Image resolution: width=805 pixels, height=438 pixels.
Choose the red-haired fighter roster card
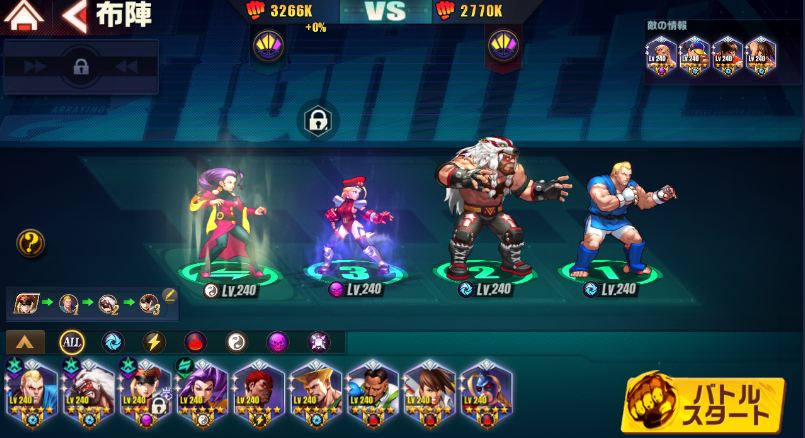(259, 391)
